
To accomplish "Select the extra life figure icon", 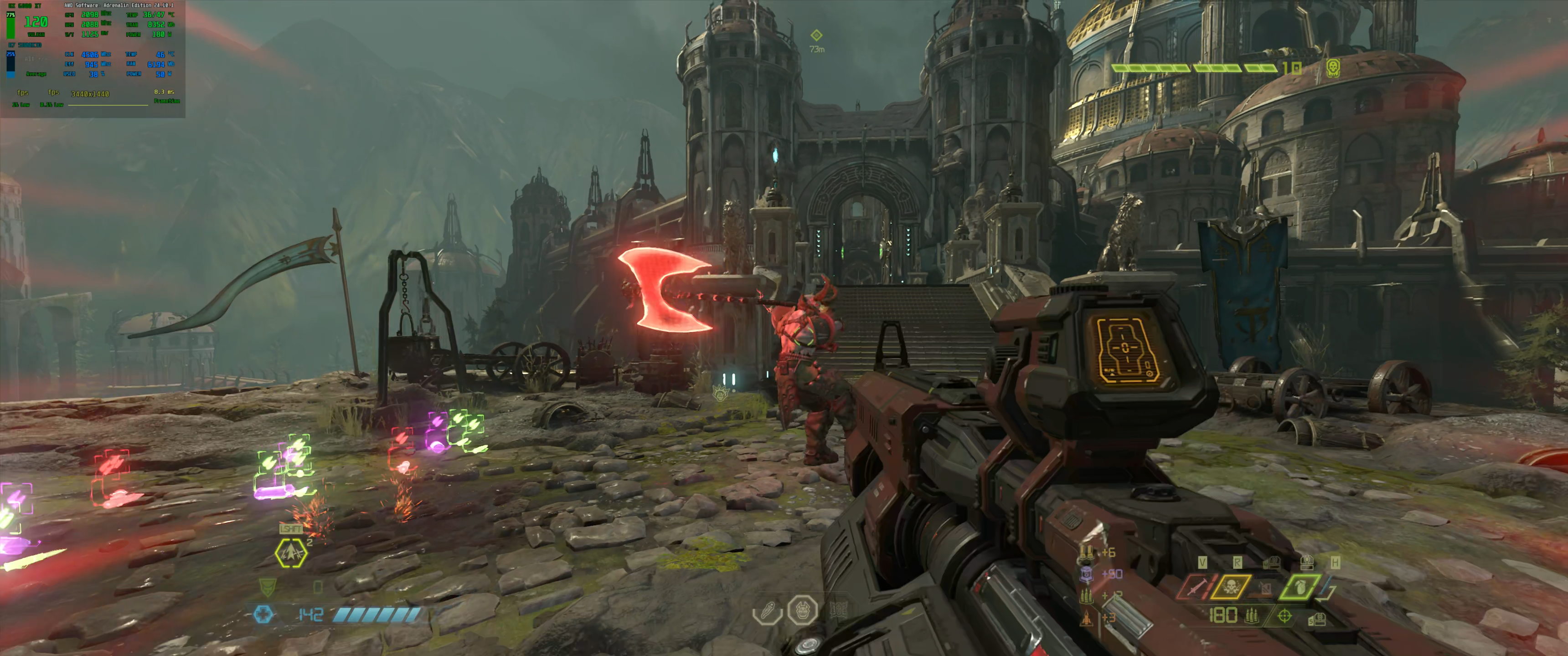I will [768, 610].
